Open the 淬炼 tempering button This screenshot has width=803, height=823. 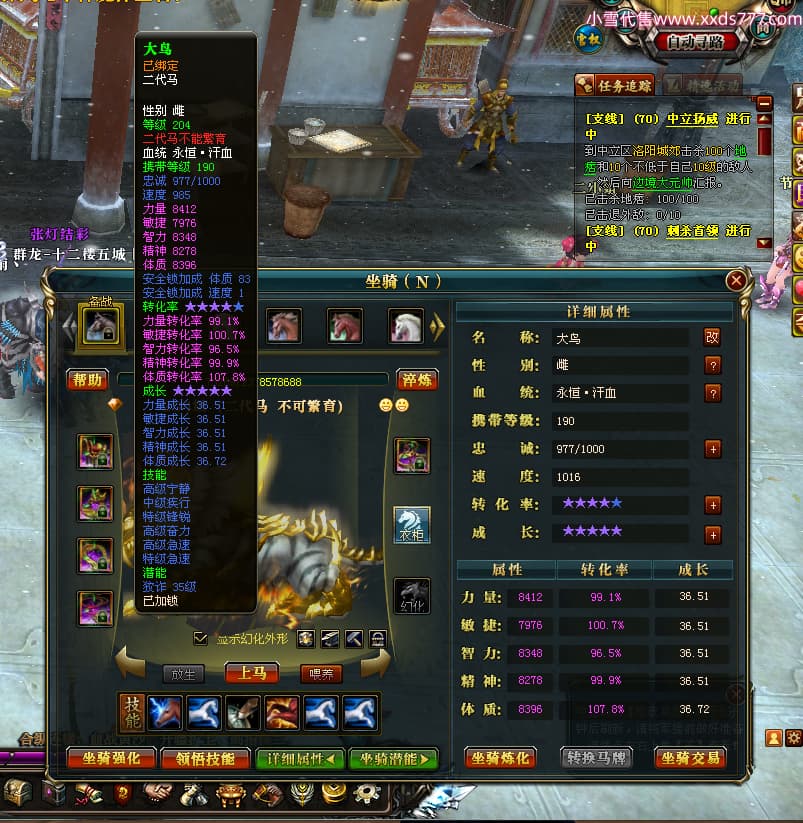(x=417, y=380)
